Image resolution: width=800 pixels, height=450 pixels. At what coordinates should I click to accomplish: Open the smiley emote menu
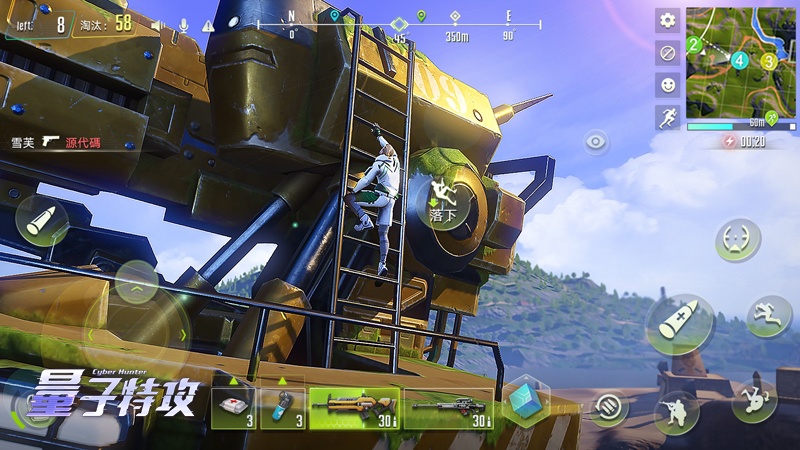pyautogui.click(x=667, y=84)
